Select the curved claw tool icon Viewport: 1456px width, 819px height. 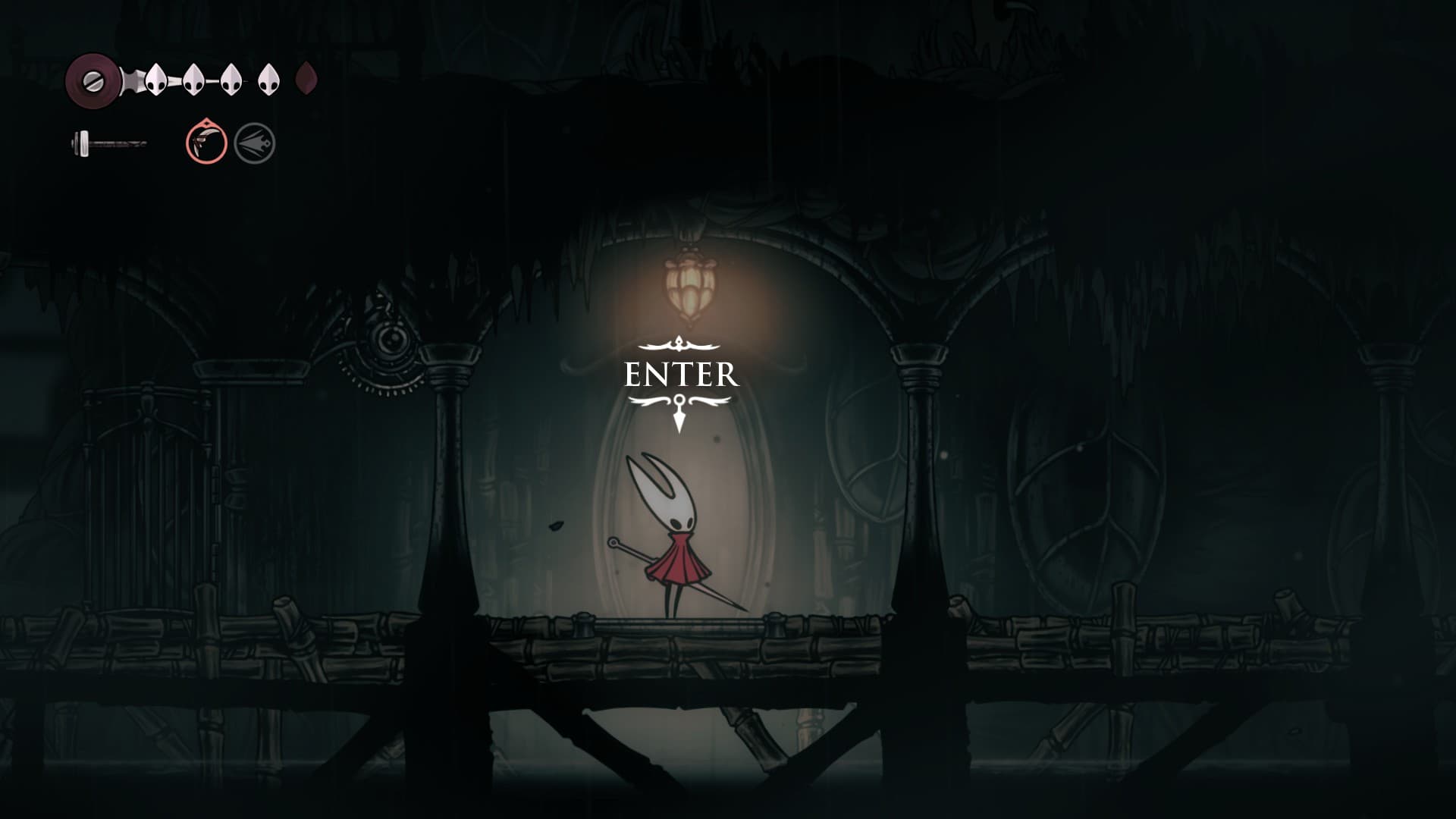pos(206,142)
